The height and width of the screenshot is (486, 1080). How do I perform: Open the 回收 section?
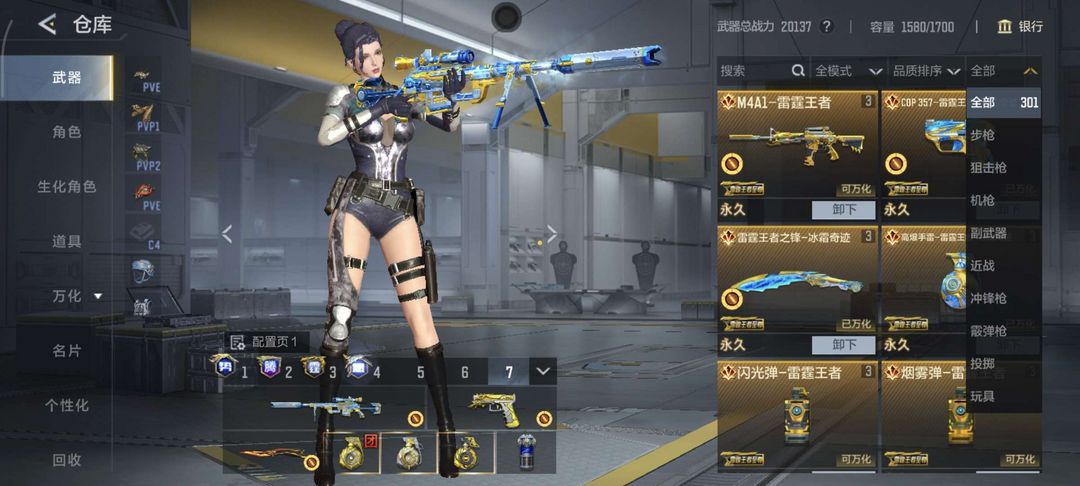(x=66, y=460)
